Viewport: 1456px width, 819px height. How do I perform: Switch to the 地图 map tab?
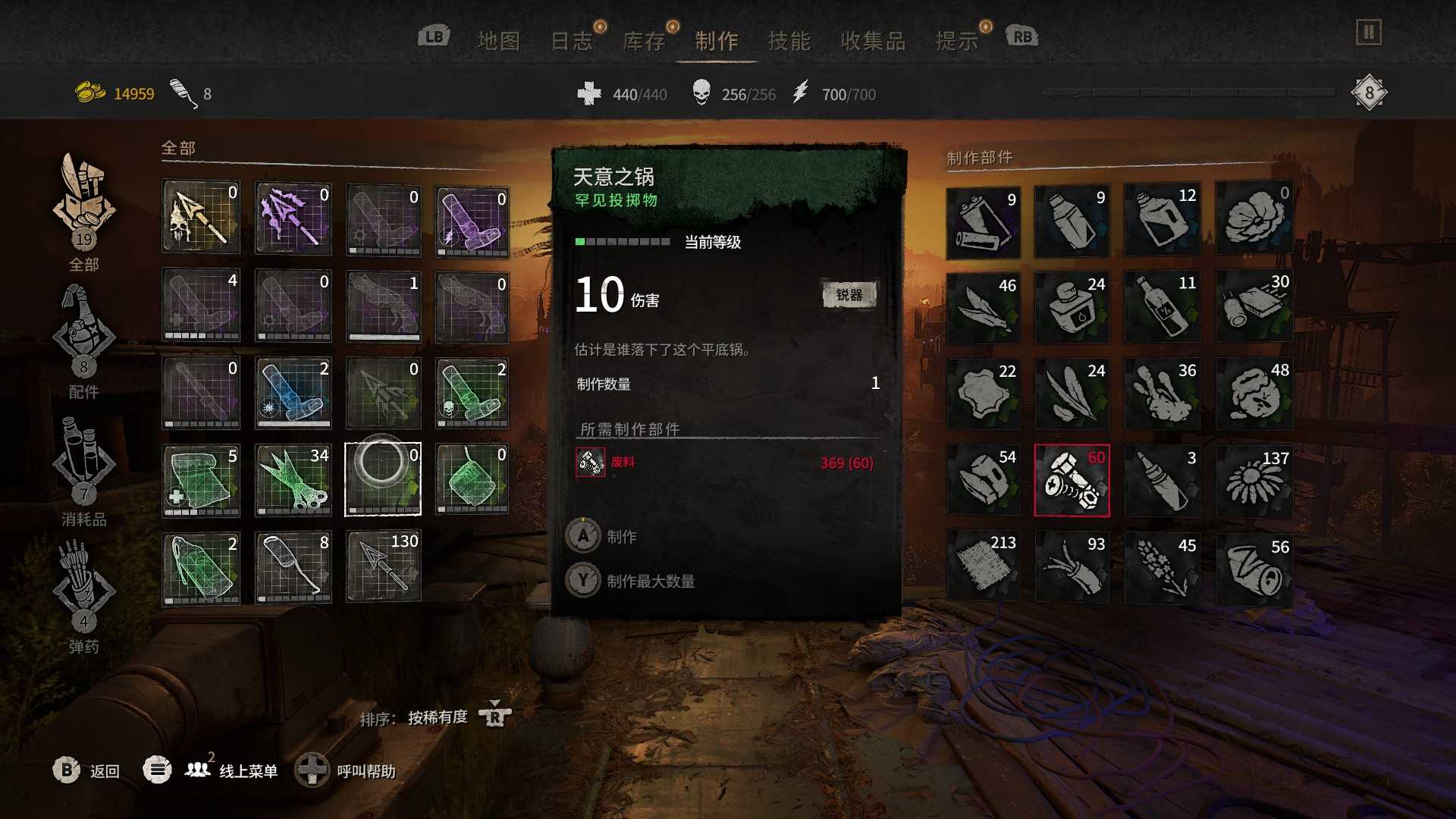(498, 41)
